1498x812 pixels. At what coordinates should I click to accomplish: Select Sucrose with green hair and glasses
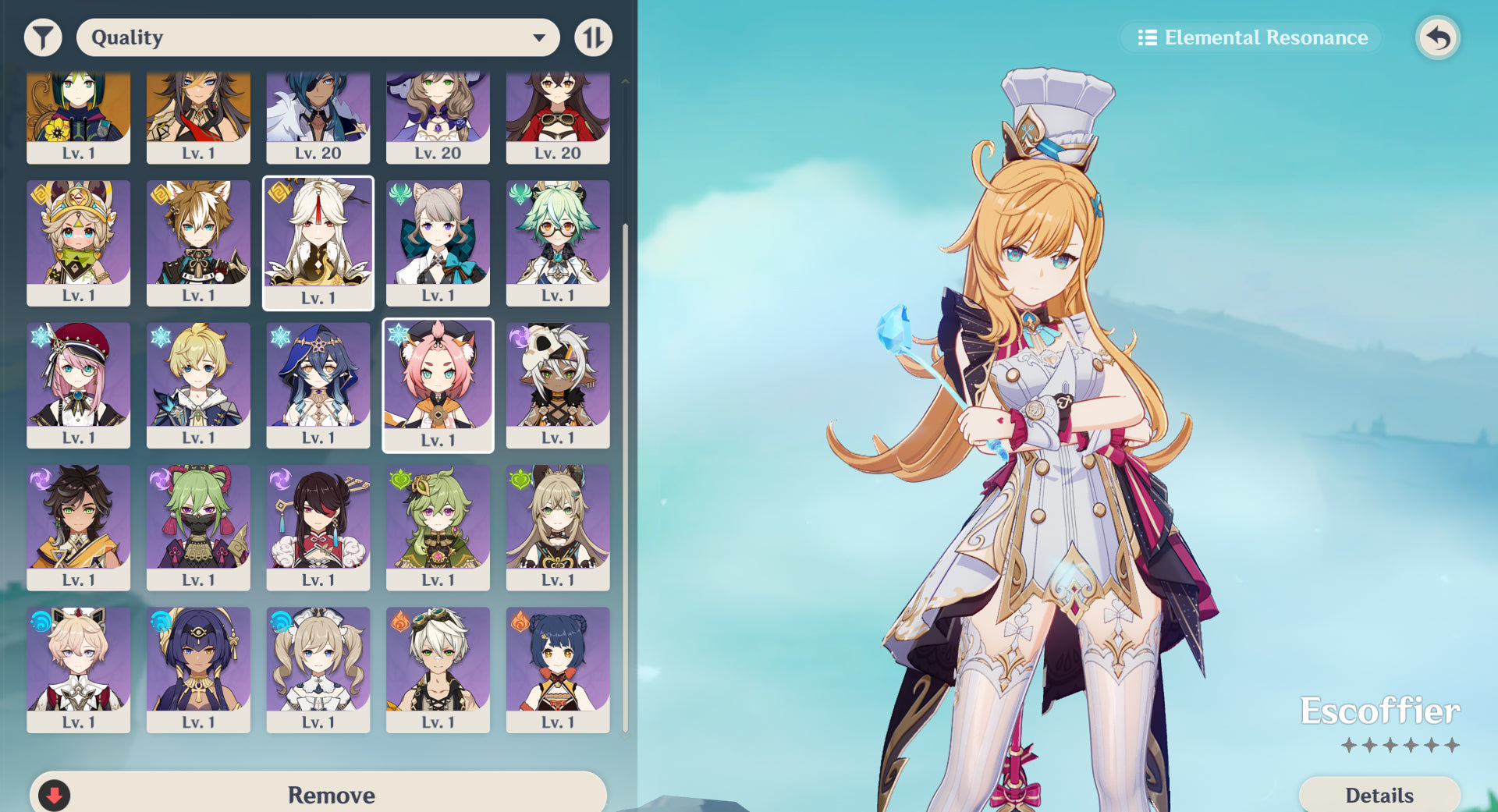click(x=558, y=243)
